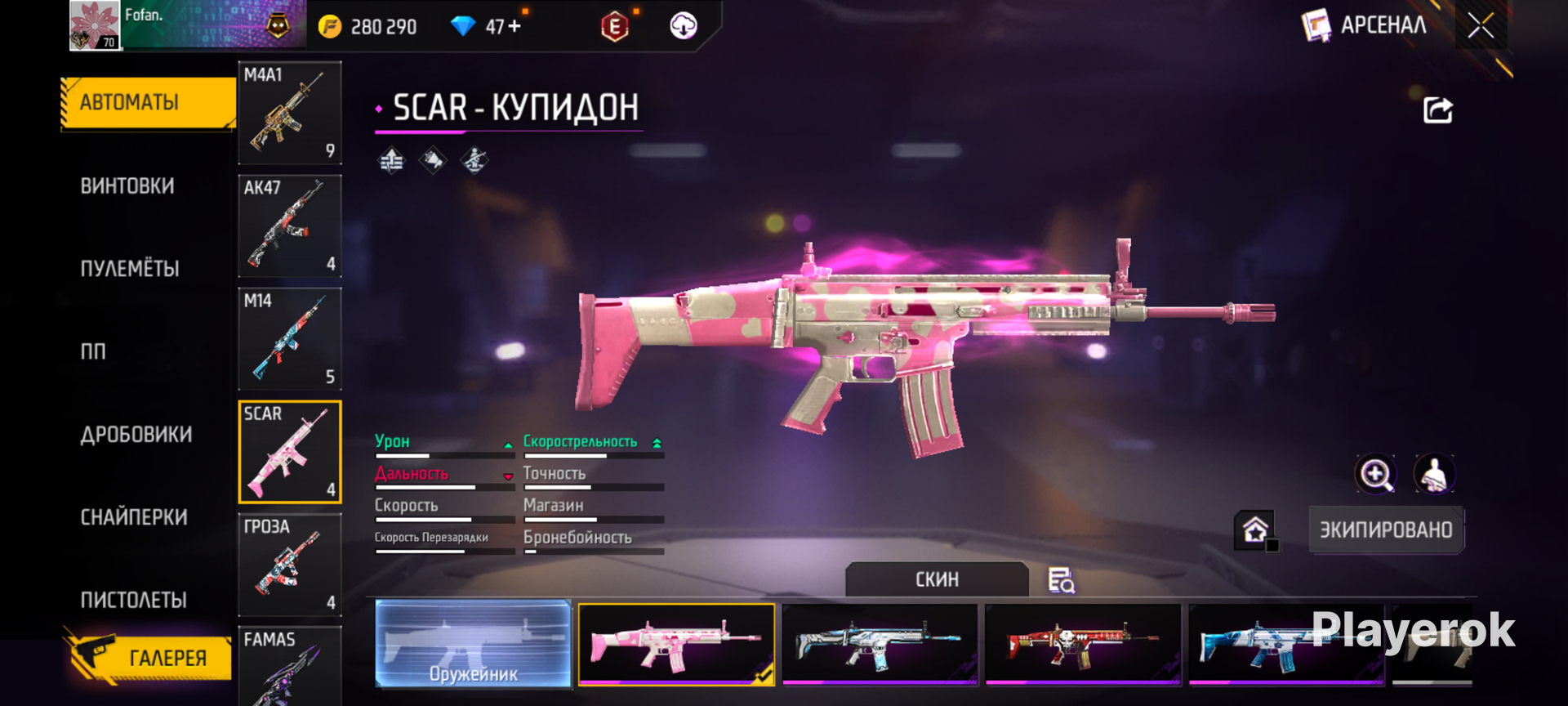Close the Arsenal screen

[1481, 26]
